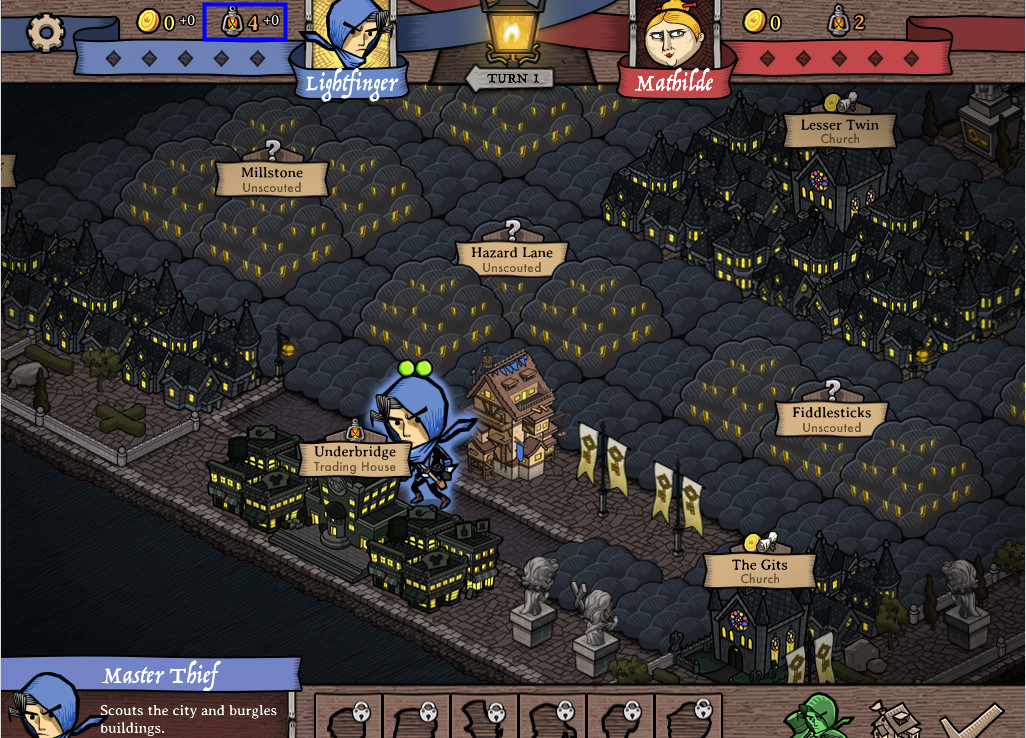Scout the Fiddlesticks district label
This screenshot has width=1026, height=738.
tap(831, 419)
